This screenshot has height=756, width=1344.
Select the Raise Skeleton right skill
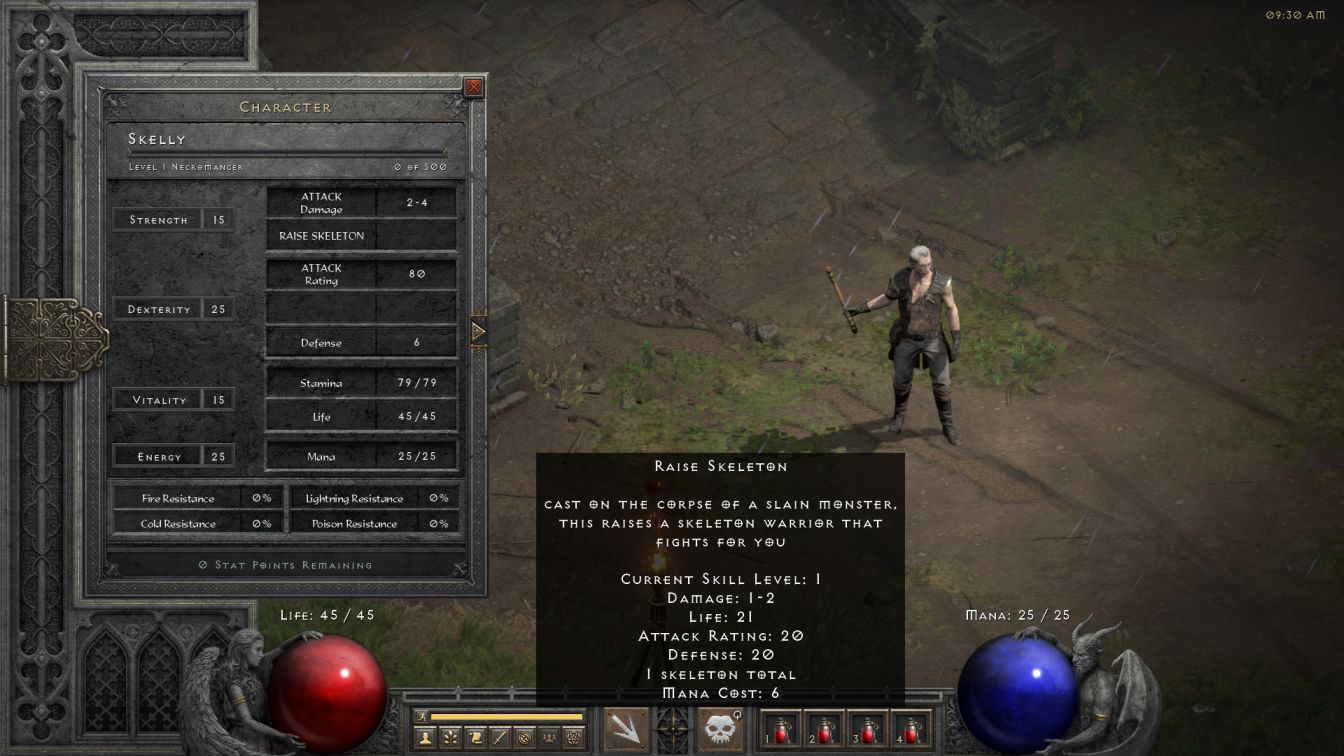720,729
